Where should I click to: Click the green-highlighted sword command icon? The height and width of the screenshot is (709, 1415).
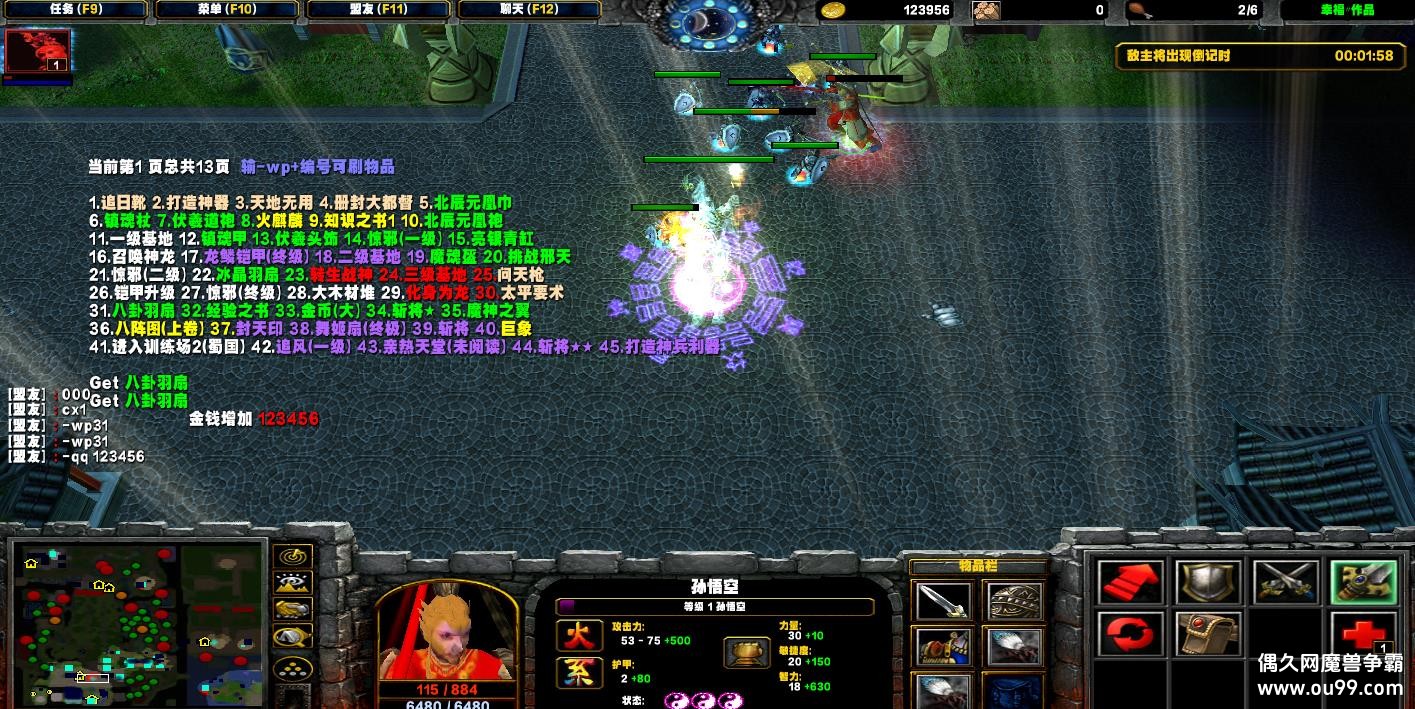coord(1362,582)
